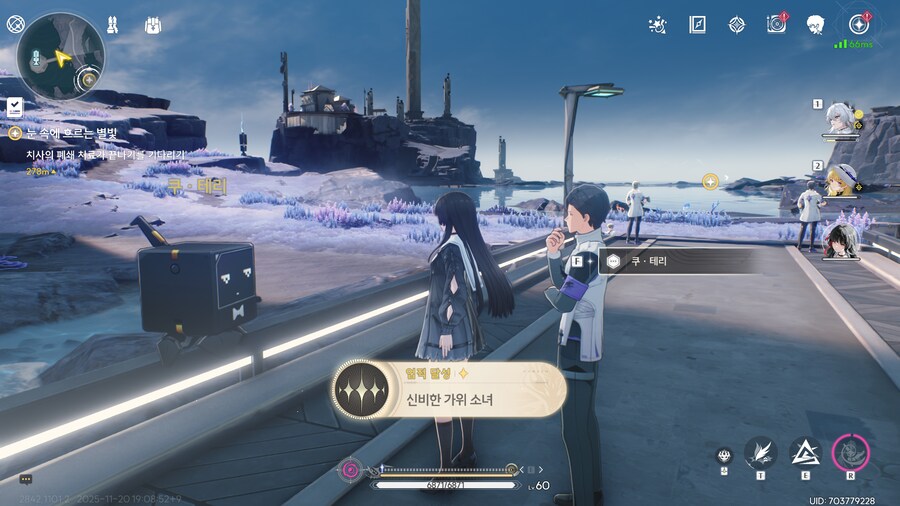Activate the feather wing skill
The height and width of the screenshot is (506, 900).
760,453
